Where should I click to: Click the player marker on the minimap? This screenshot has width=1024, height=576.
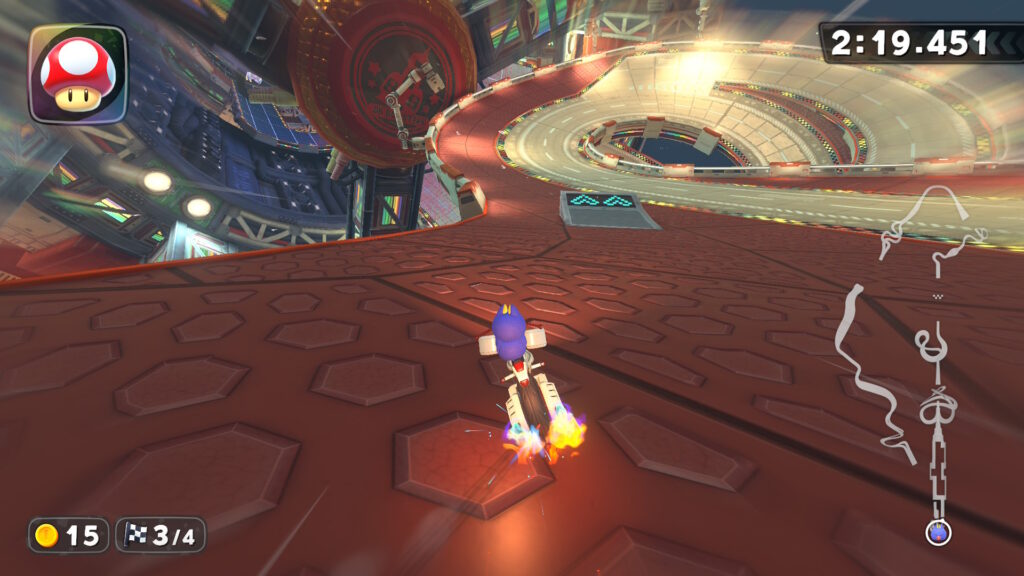coord(937,532)
